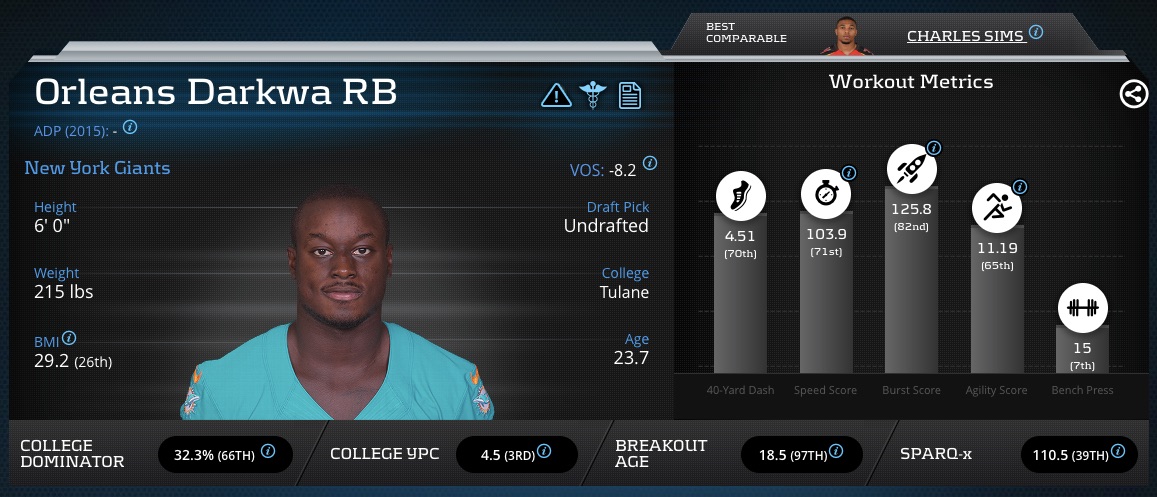The image size is (1157, 497).
Task: Click Charles Sims player thumbnail
Action: pos(841,35)
